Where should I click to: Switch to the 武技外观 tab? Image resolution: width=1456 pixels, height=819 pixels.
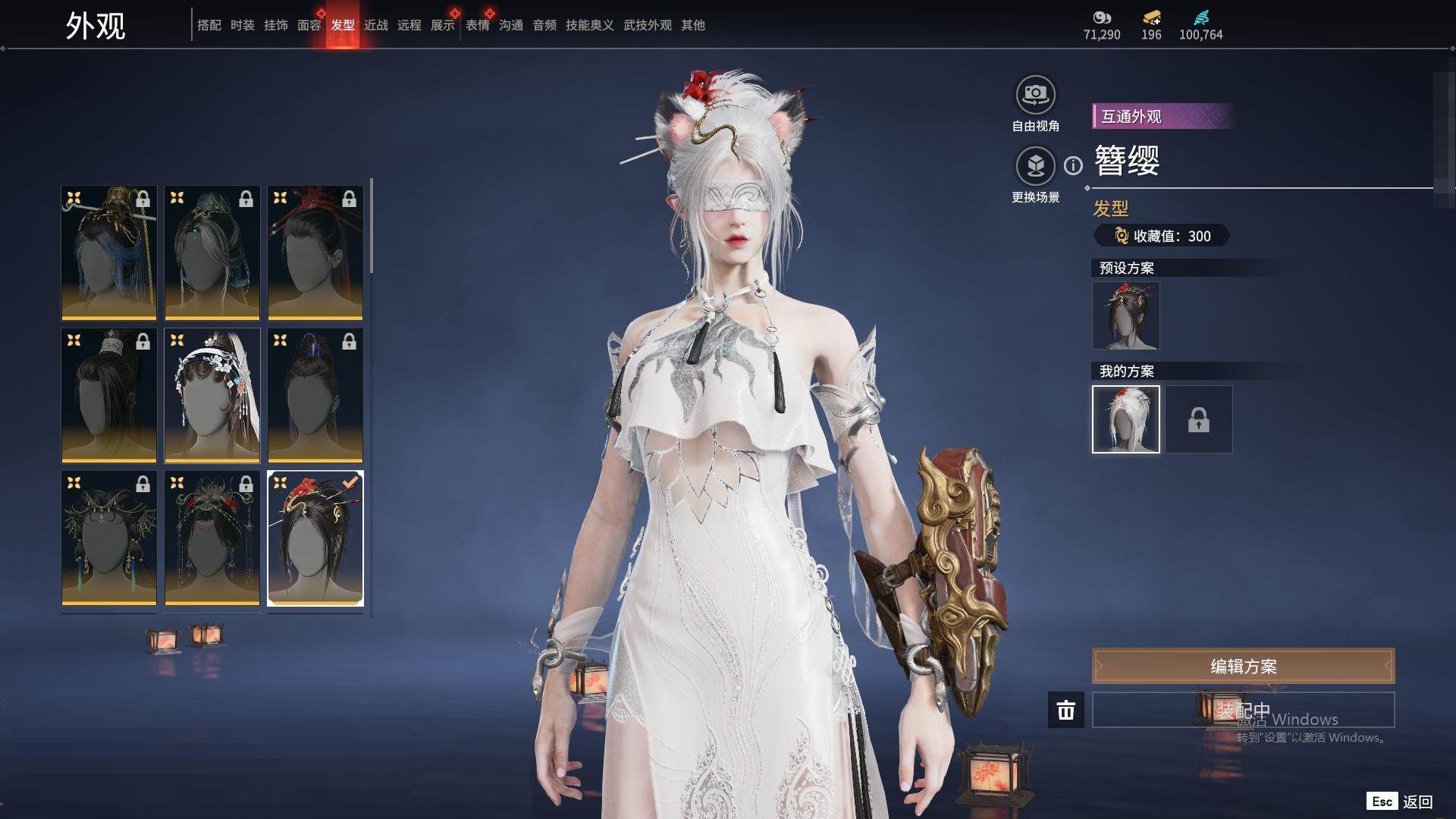click(647, 25)
